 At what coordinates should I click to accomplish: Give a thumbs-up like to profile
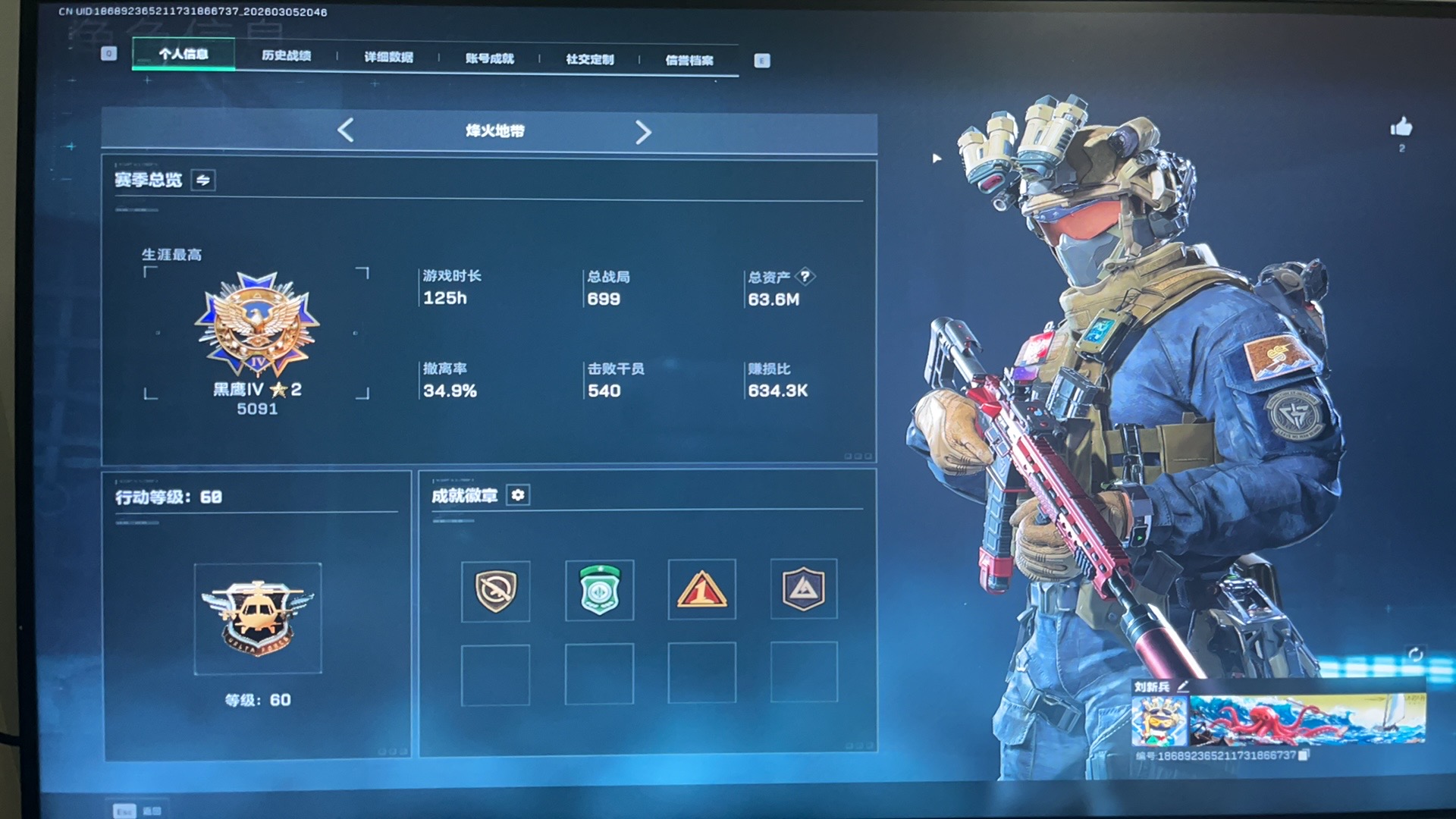point(1401,127)
